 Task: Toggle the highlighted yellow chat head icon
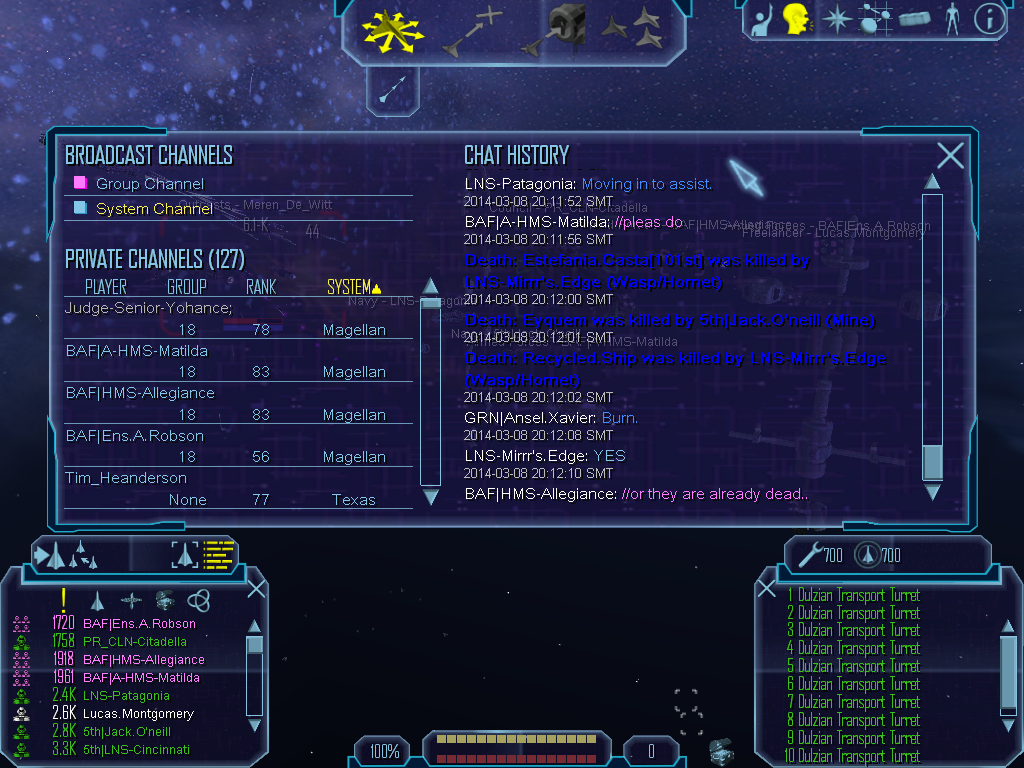796,19
